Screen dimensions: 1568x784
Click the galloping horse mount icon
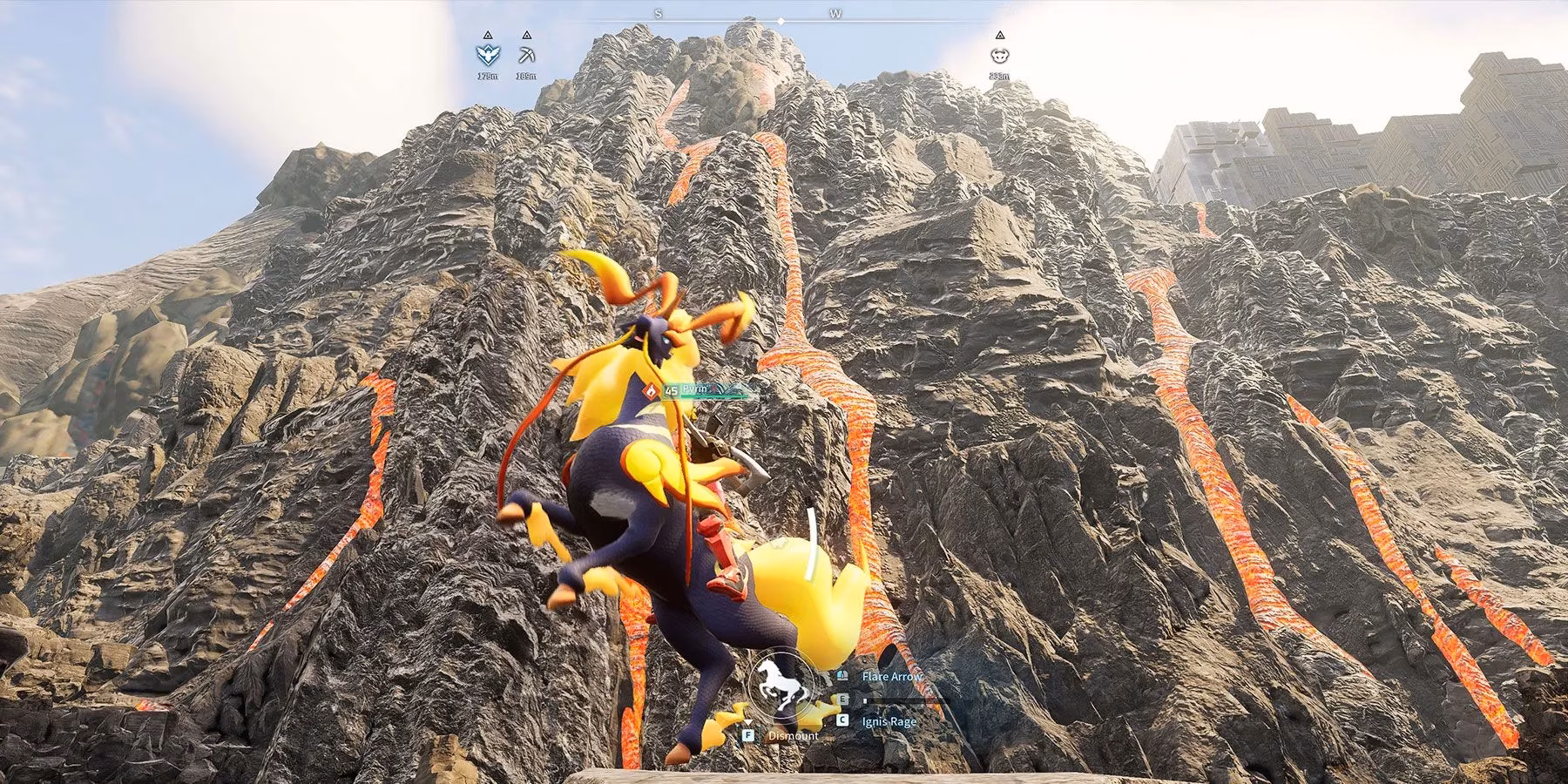click(x=781, y=686)
